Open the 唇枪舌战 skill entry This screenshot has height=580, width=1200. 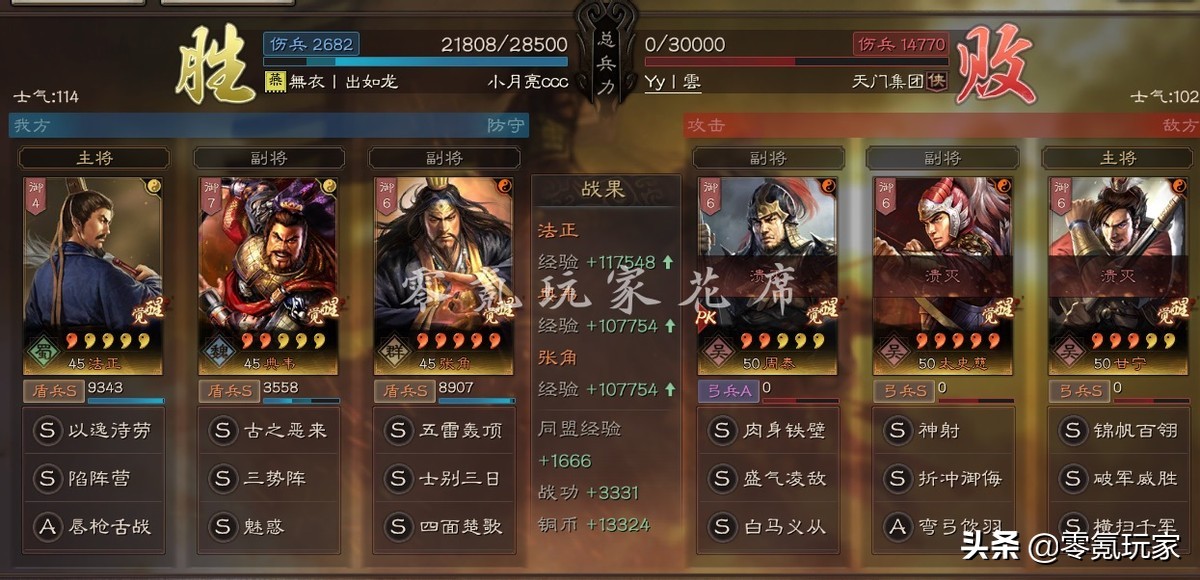pyautogui.click(x=94, y=526)
